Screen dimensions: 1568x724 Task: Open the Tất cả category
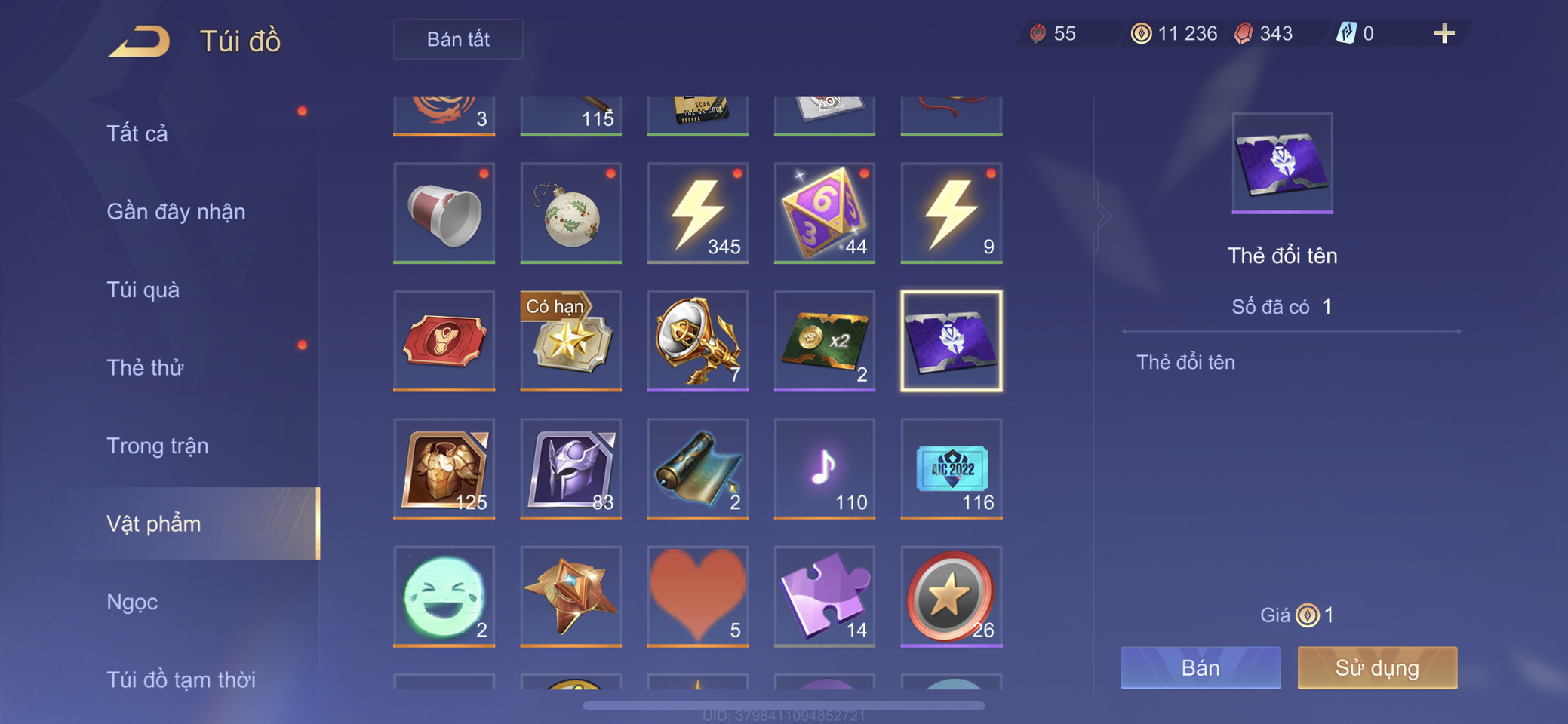pos(137,133)
